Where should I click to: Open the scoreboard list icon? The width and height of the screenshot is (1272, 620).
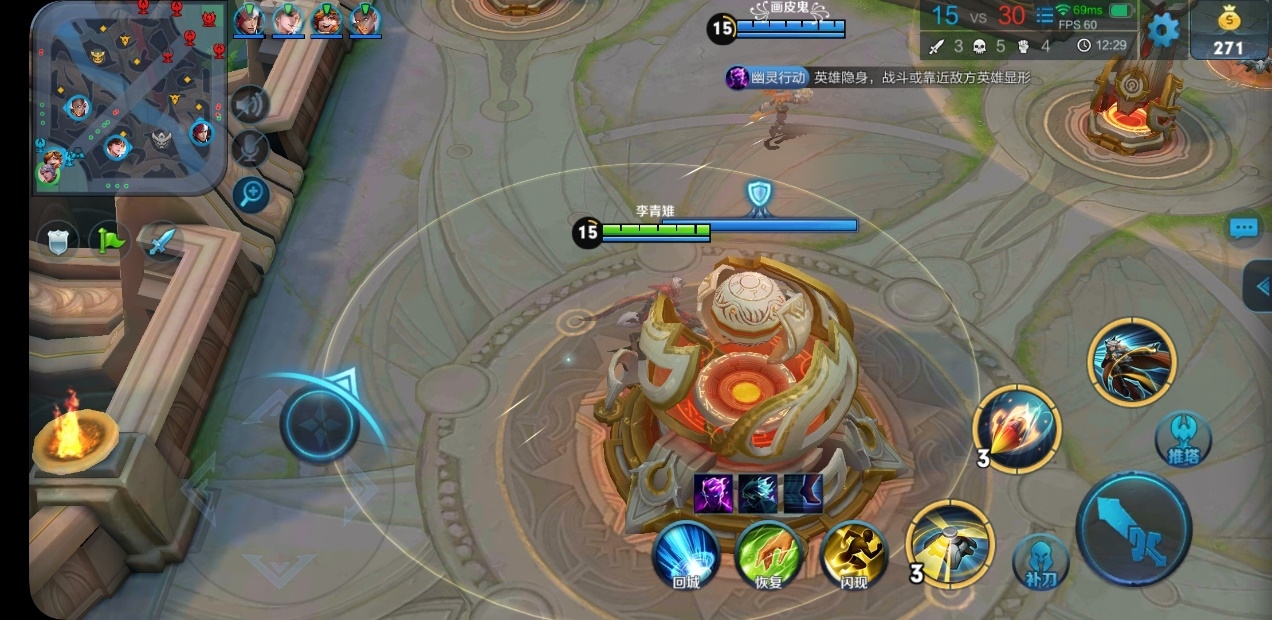[x=1044, y=16]
